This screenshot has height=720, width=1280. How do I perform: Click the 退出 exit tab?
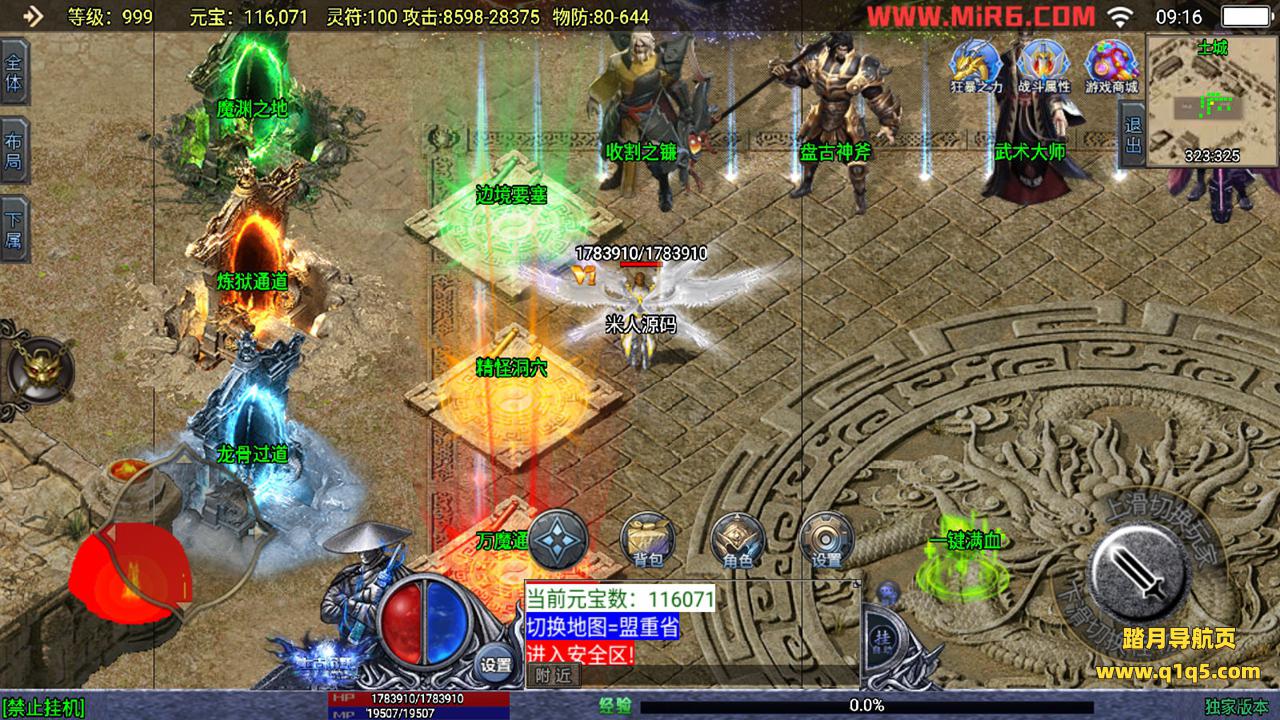coord(1132,136)
